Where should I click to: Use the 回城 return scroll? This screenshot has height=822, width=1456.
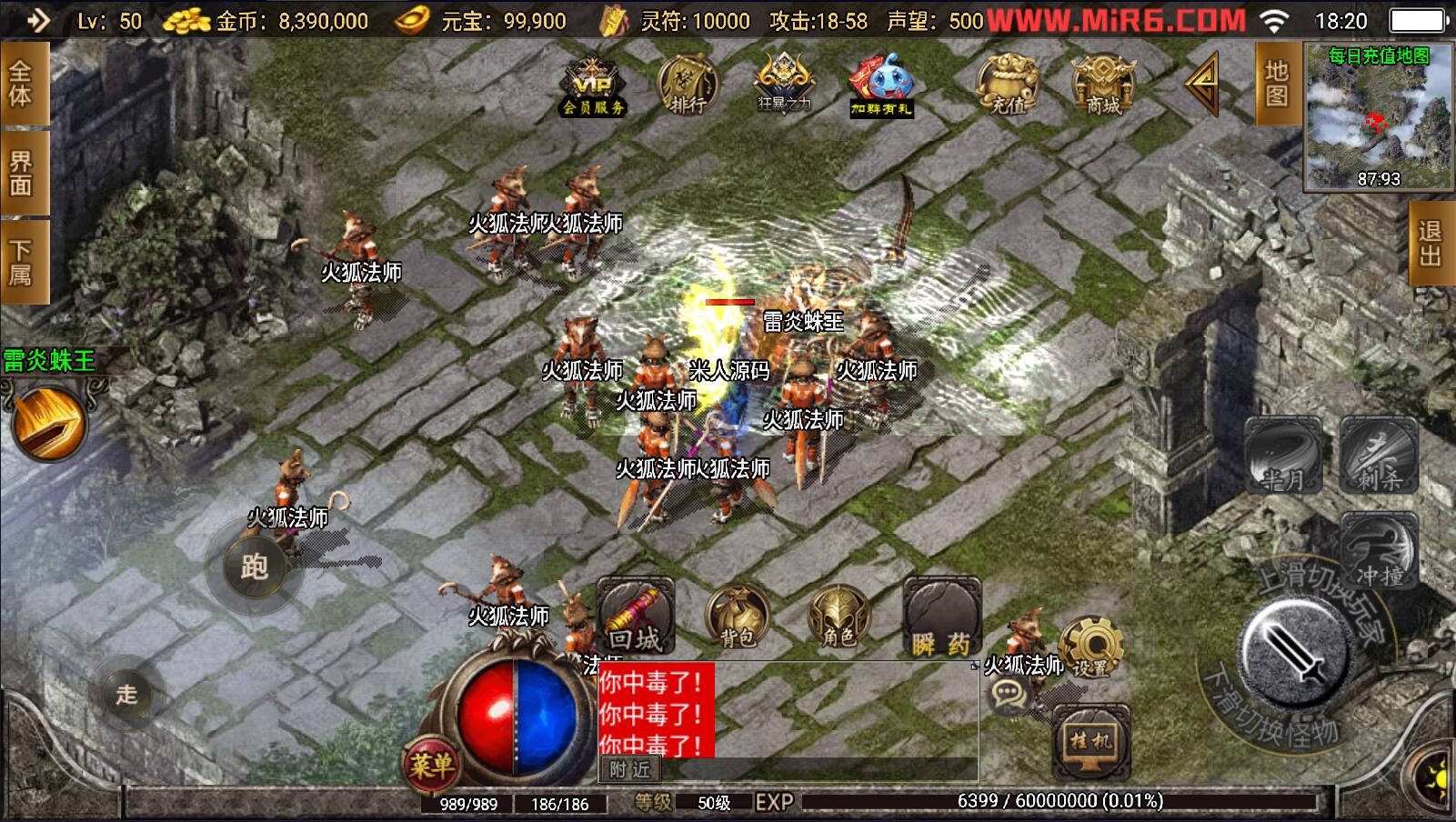[636, 616]
